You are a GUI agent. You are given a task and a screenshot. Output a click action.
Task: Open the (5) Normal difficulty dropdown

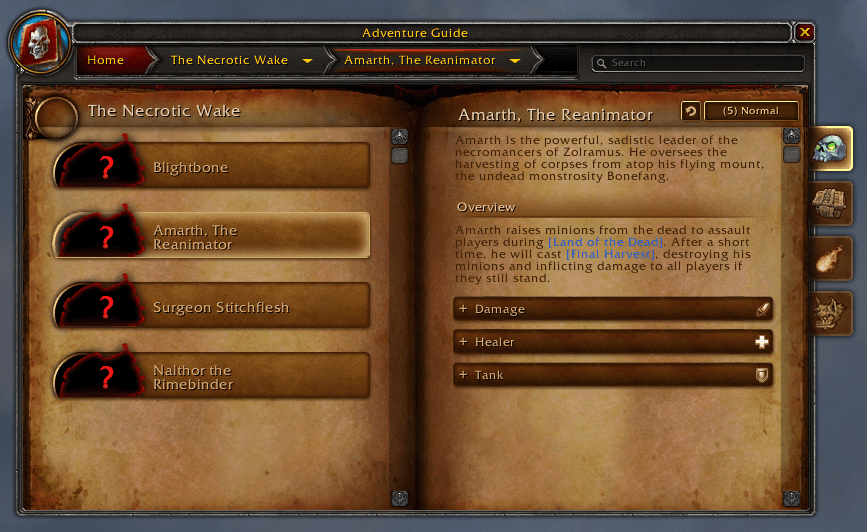751,111
